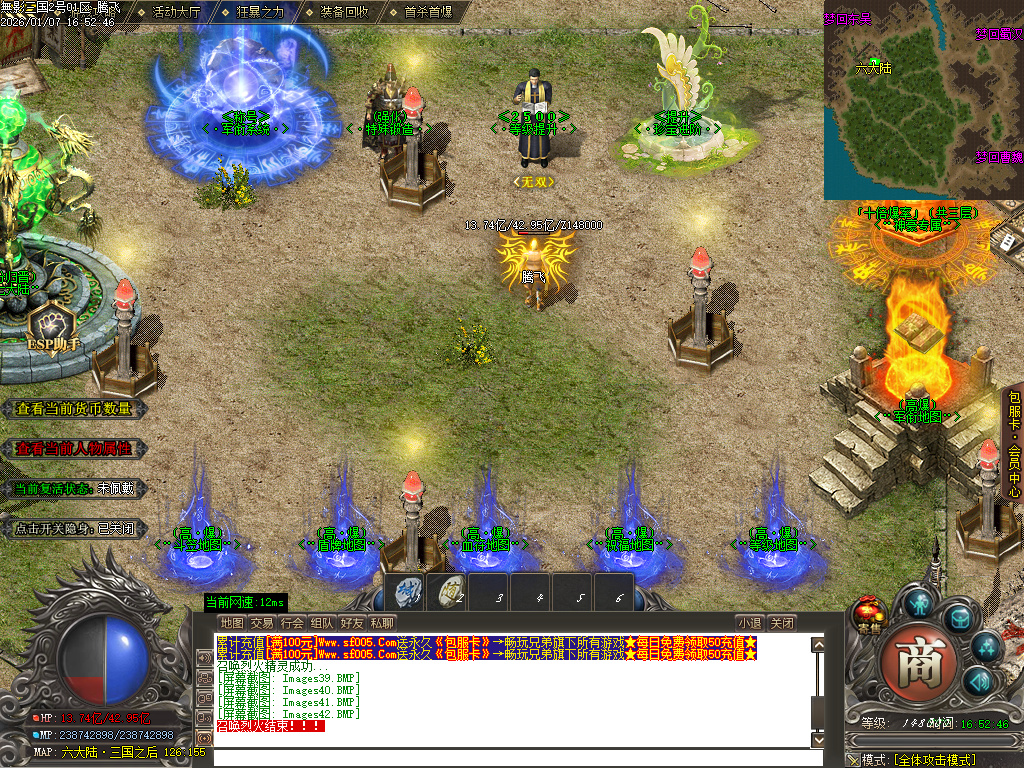Select the 行会 guild chat tab
The width and height of the screenshot is (1024, 768).
click(x=291, y=623)
